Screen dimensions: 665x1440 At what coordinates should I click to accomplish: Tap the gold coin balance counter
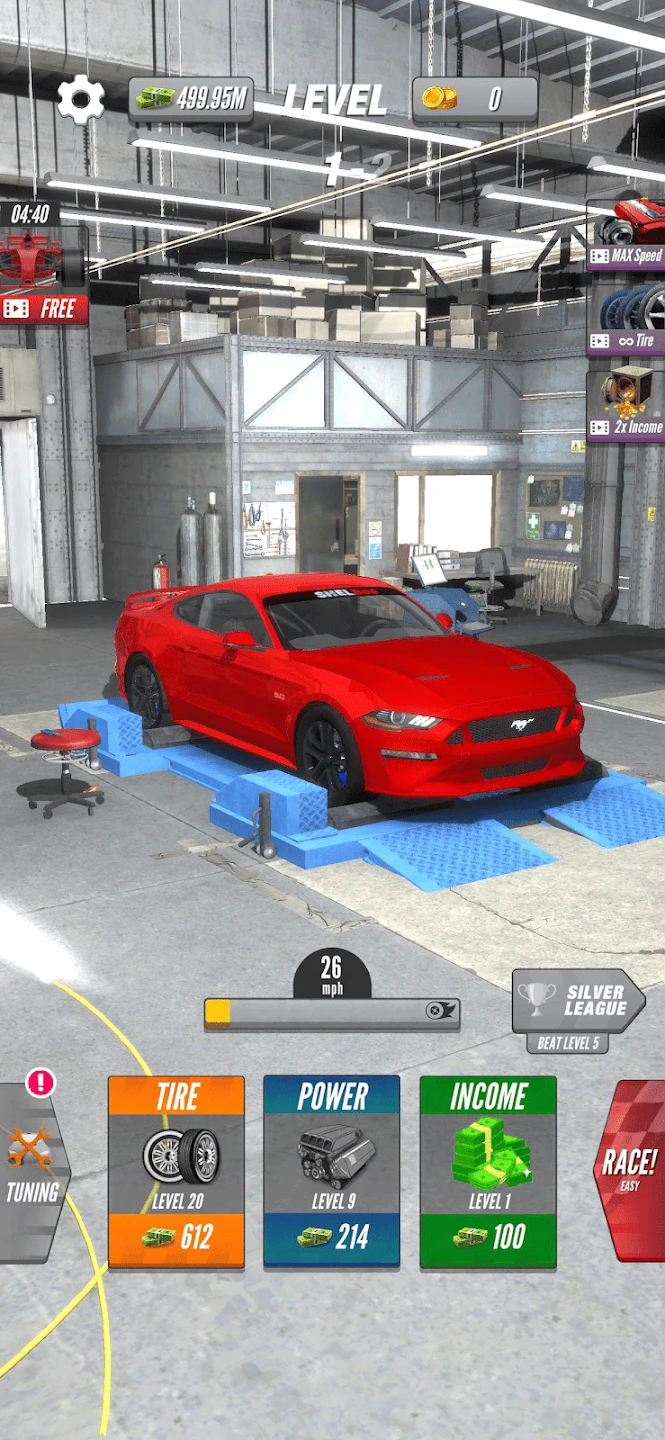475,99
